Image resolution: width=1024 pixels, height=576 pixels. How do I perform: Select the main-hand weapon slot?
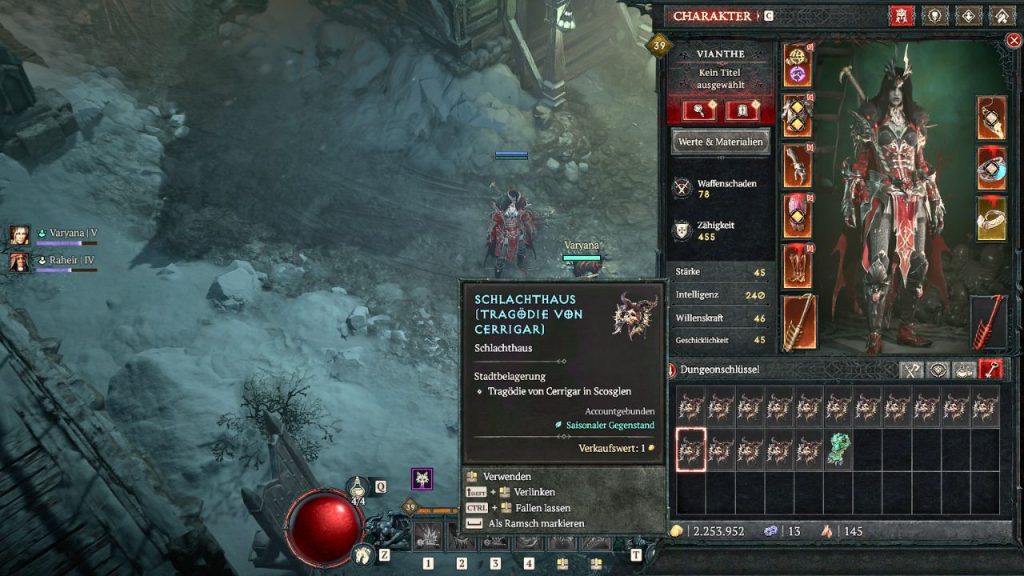797,322
